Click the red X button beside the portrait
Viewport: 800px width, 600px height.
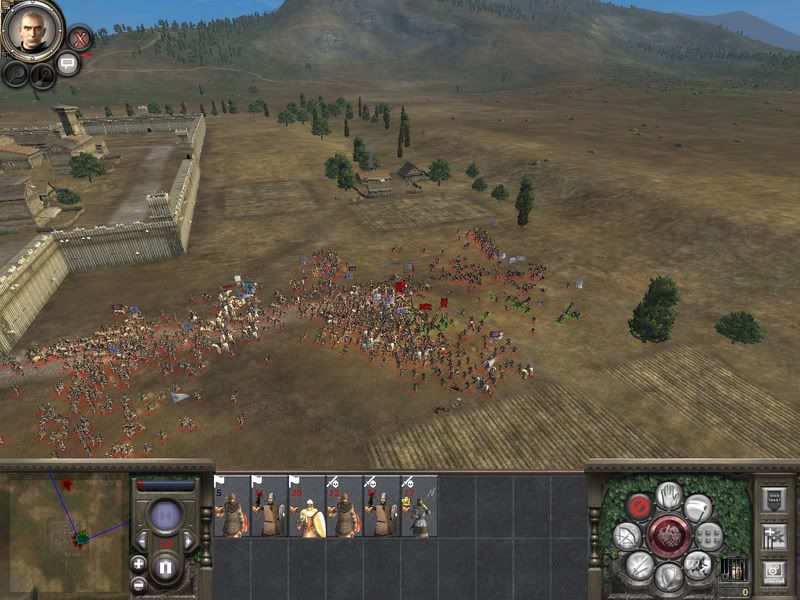pyautogui.click(x=79, y=39)
